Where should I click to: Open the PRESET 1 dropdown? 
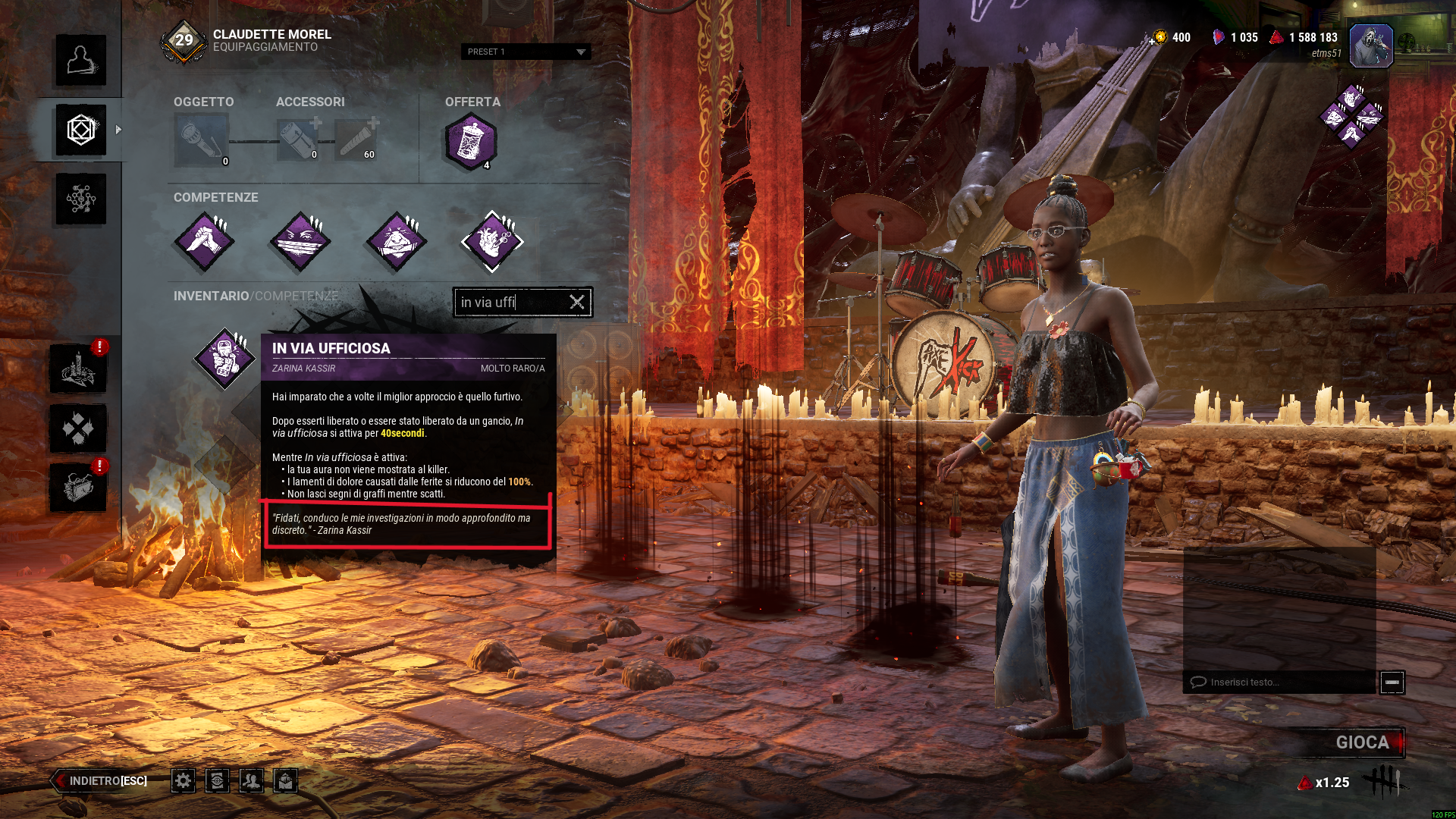point(526,52)
